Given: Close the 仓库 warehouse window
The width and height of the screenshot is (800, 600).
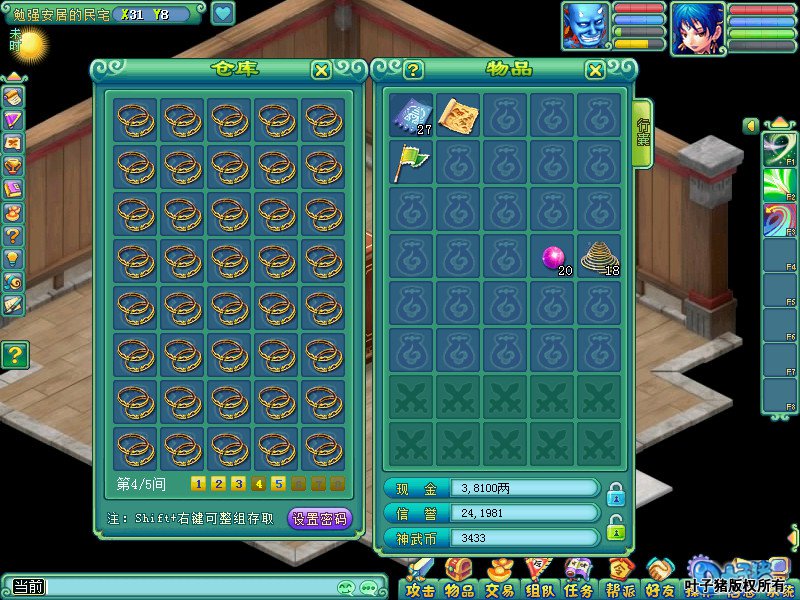Looking at the screenshot, I should (x=321, y=70).
